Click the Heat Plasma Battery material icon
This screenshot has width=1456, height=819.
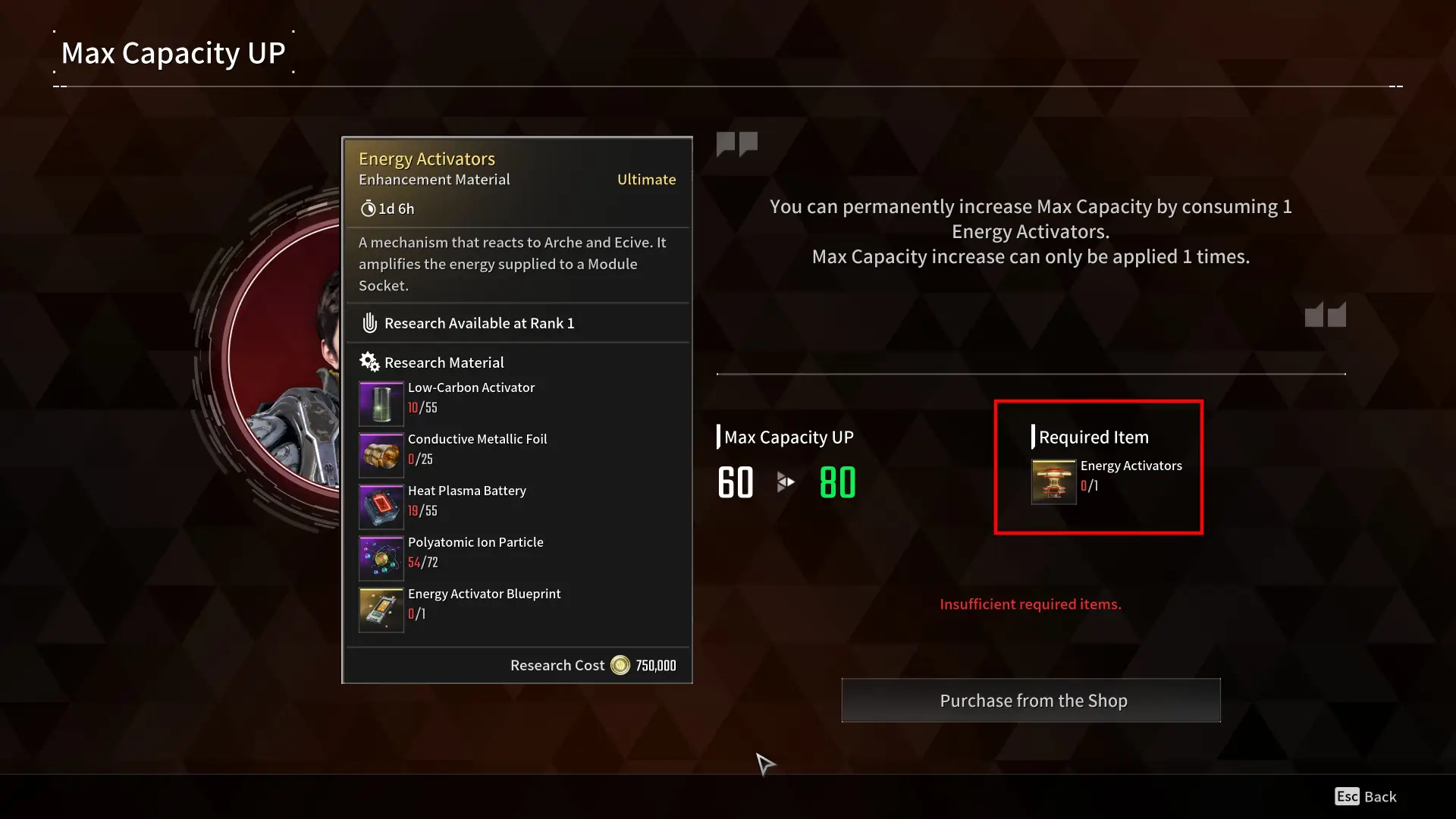click(x=381, y=506)
